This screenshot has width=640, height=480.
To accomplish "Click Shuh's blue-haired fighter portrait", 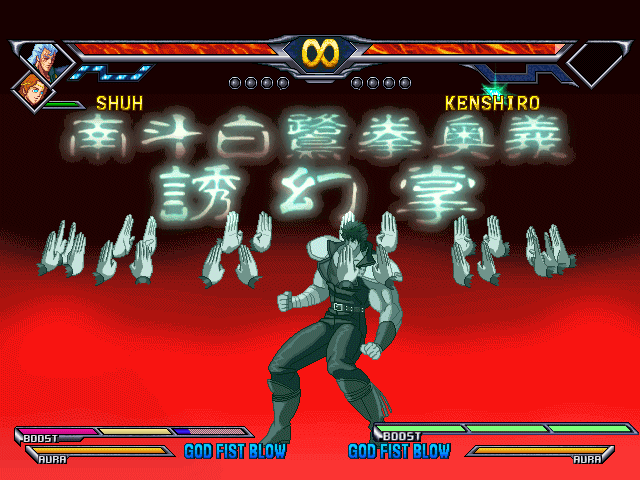I will (x=43, y=58).
